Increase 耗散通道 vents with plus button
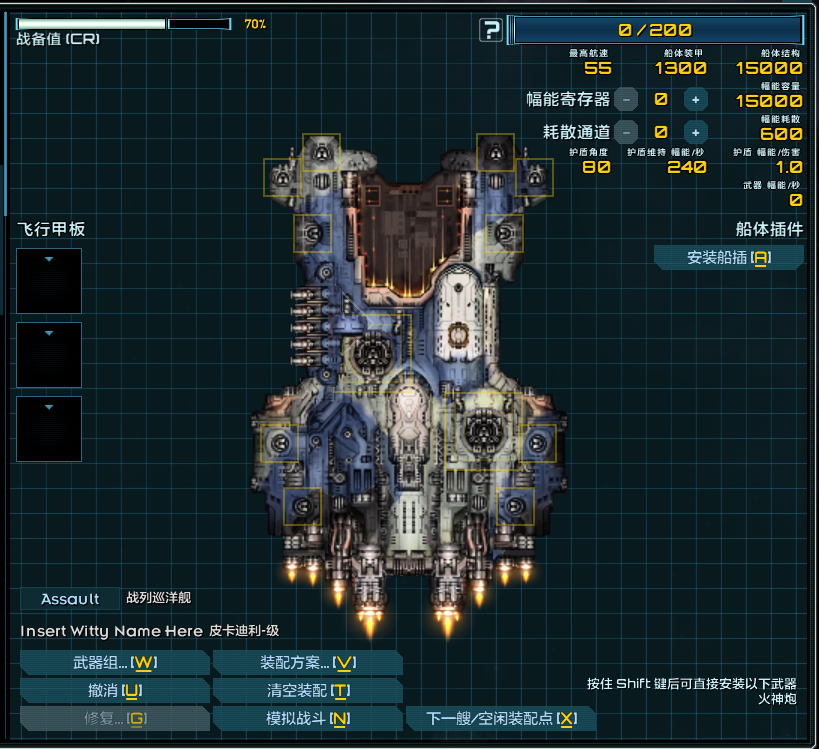The image size is (819, 749). [695, 131]
